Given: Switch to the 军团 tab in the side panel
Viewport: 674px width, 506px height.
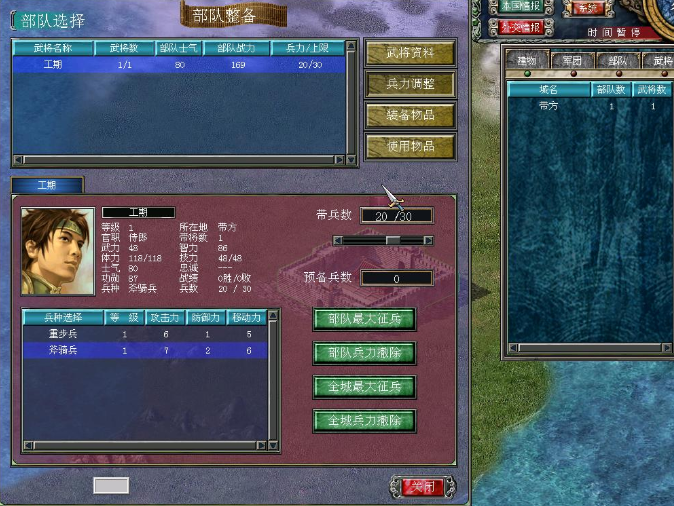Looking at the screenshot, I should (572, 61).
